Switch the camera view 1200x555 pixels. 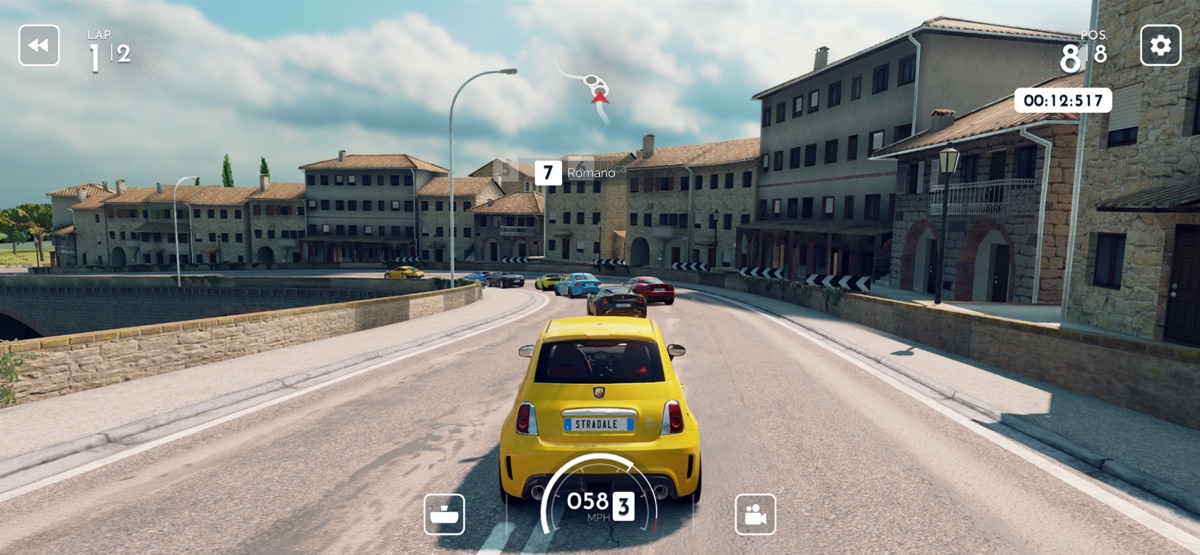point(755,514)
